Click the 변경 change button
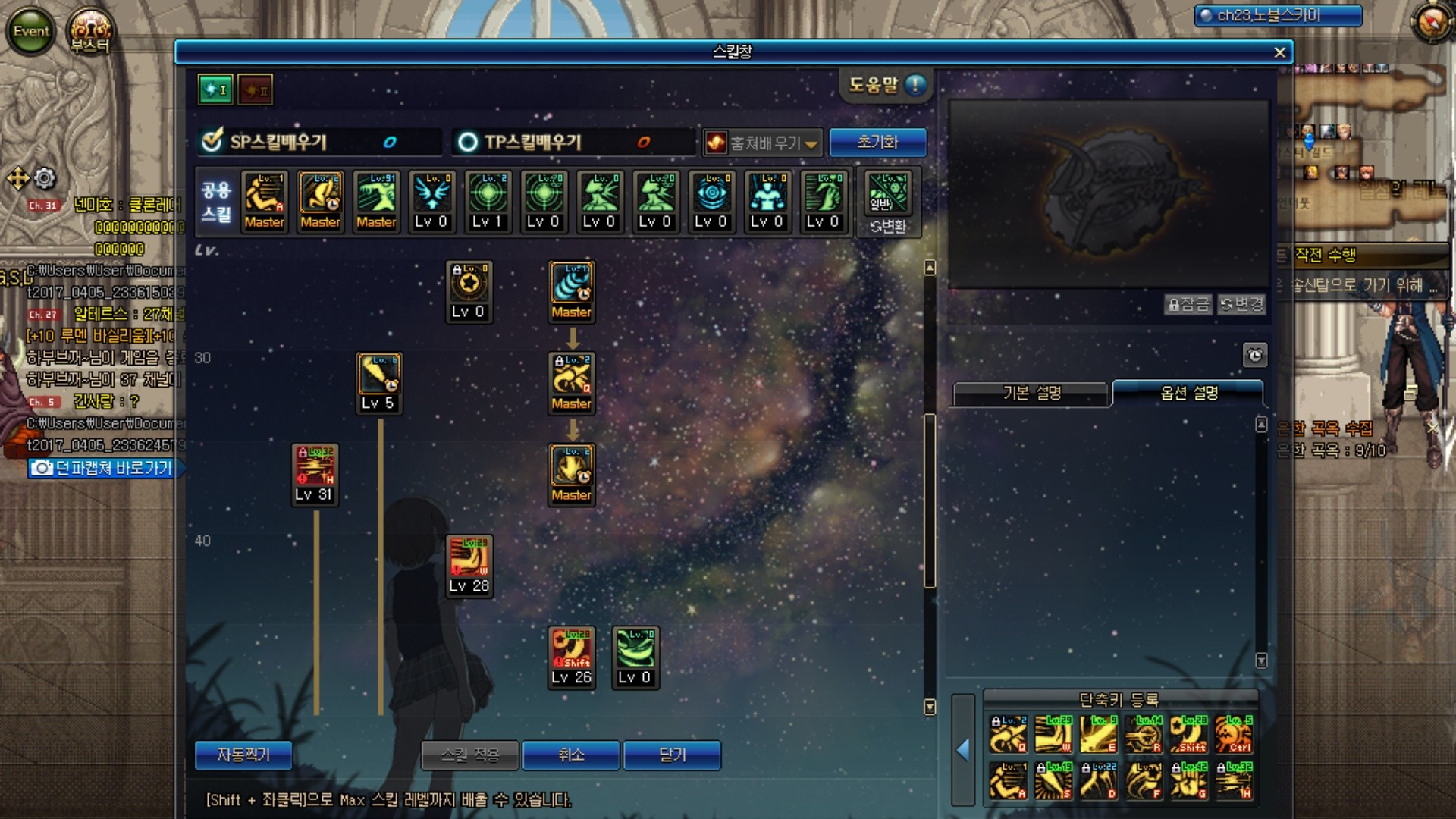Image resolution: width=1456 pixels, height=819 pixels. [1241, 305]
